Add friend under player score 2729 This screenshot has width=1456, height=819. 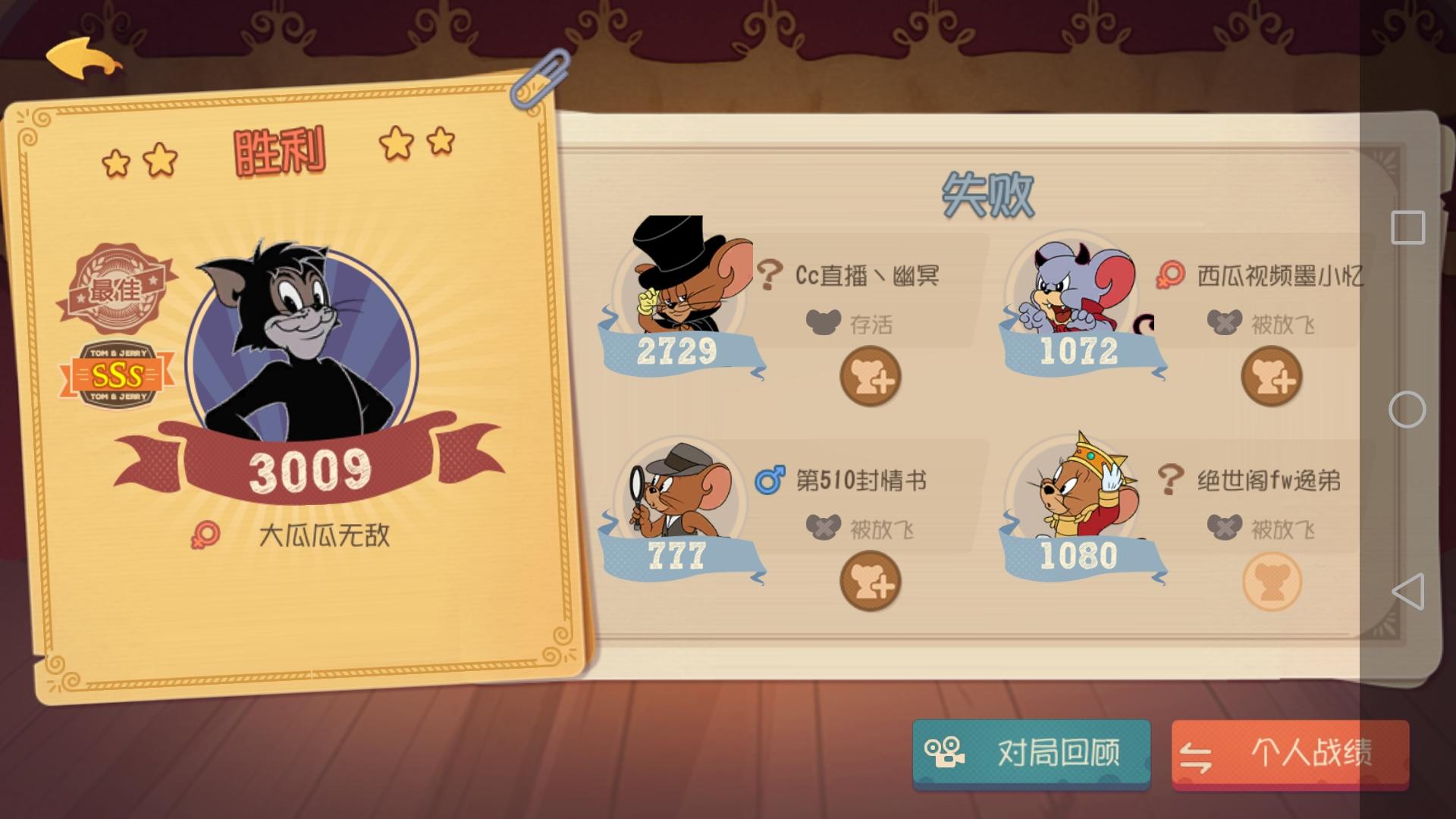click(x=869, y=377)
